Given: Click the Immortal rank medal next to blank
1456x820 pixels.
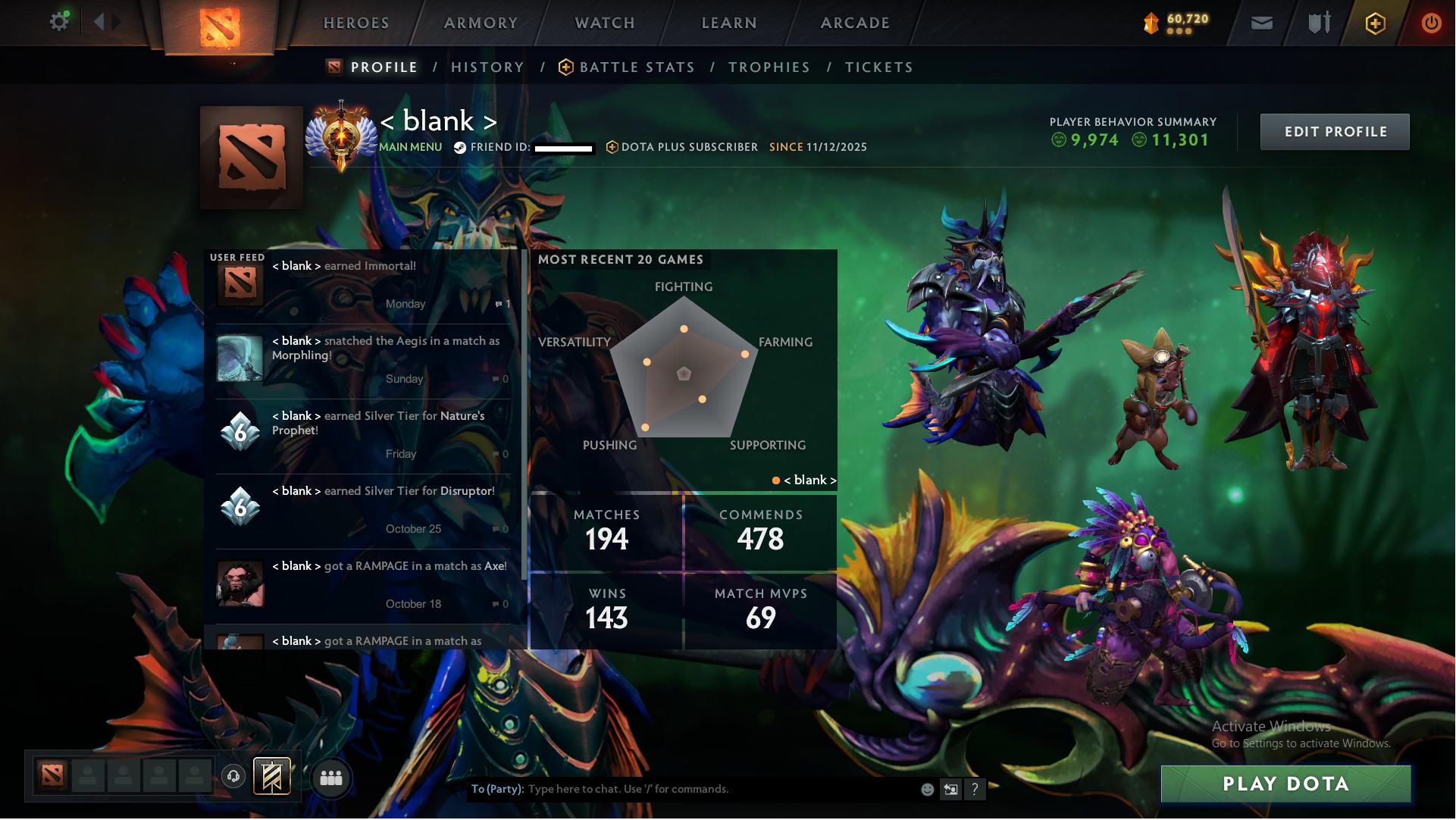Looking at the screenshot, I should [x=343, y=135].
